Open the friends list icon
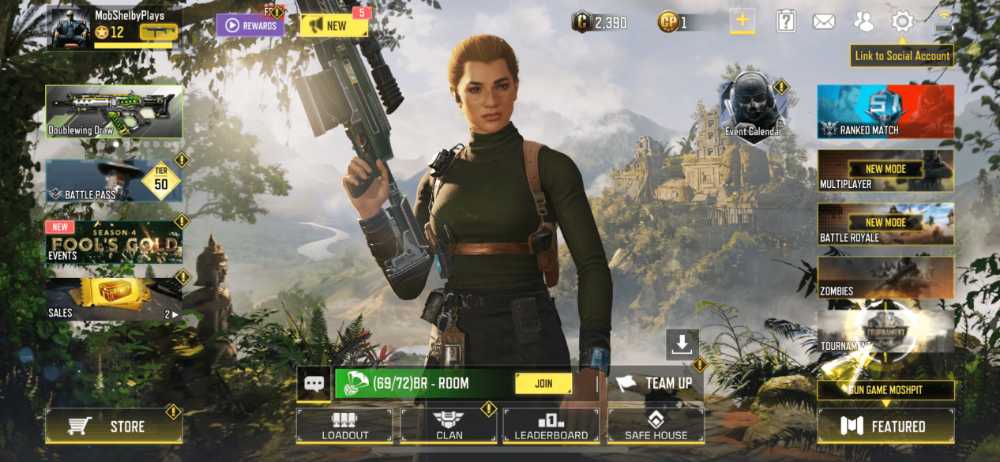The height and width of the screenshot is (462, 1000). (863, 21)
